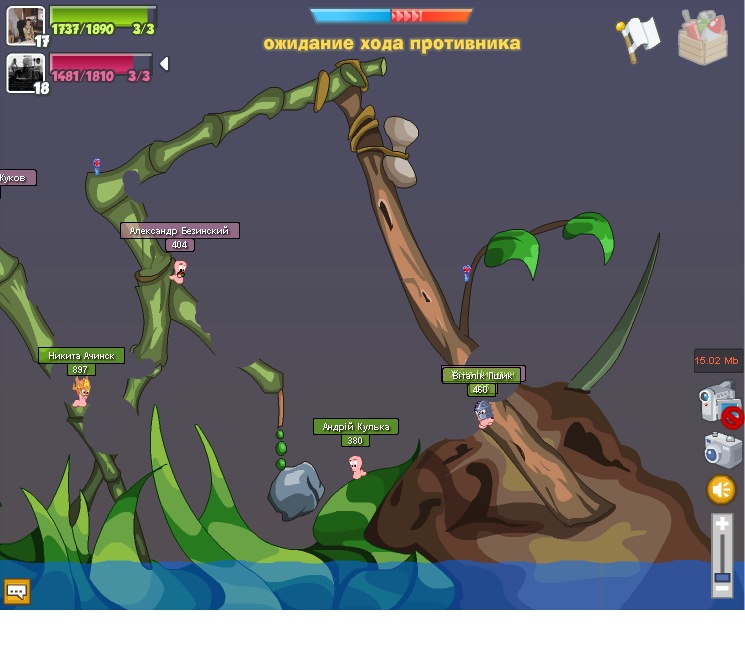Click the white surrender flag icon
This screenshot has width=745, height=650.
[x=638, y=39]
